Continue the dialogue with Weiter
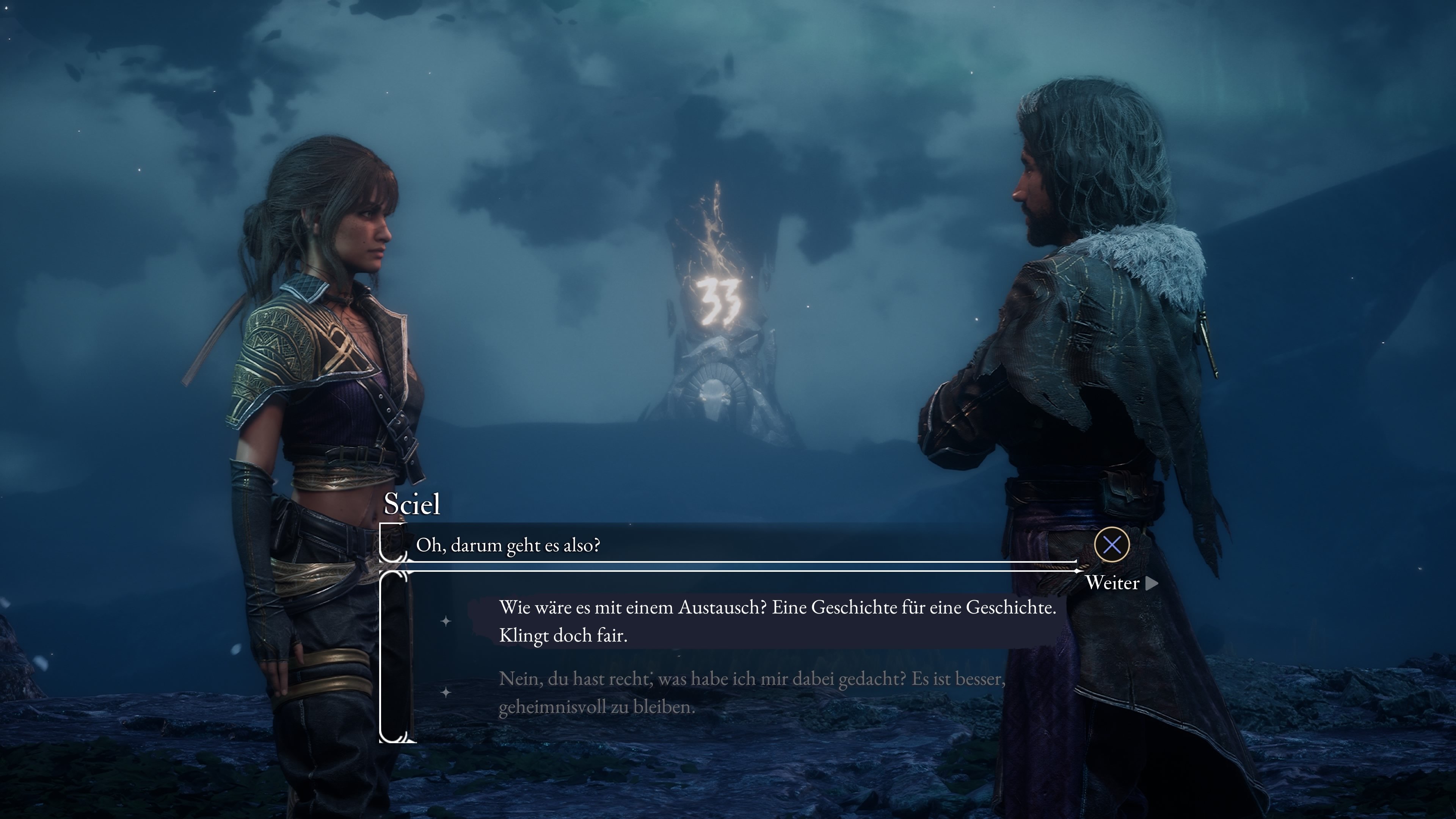Image resolution: width=1456 pixels, height=819 pixels. tap(1120, 583)
